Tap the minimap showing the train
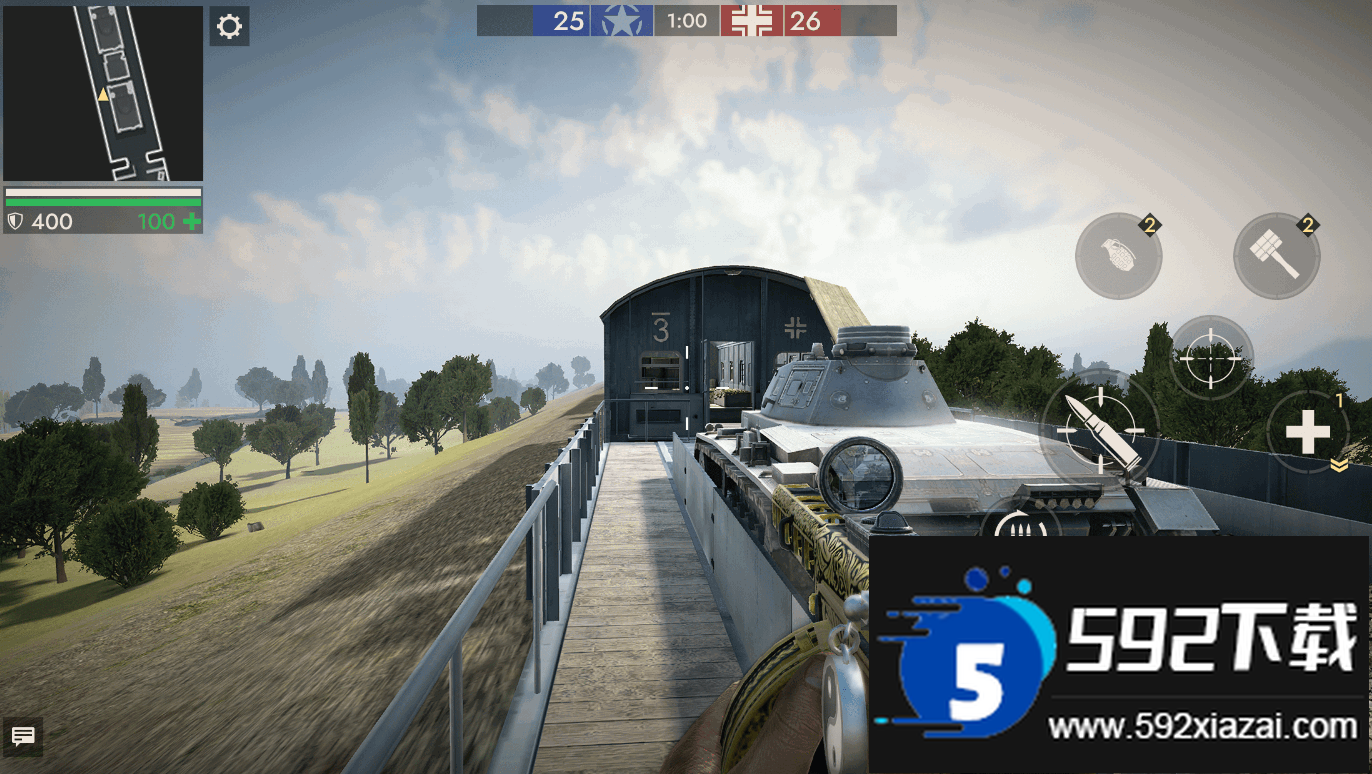Screen dimensions: 1372x774 pyautogui.click(x=103, y=93)
